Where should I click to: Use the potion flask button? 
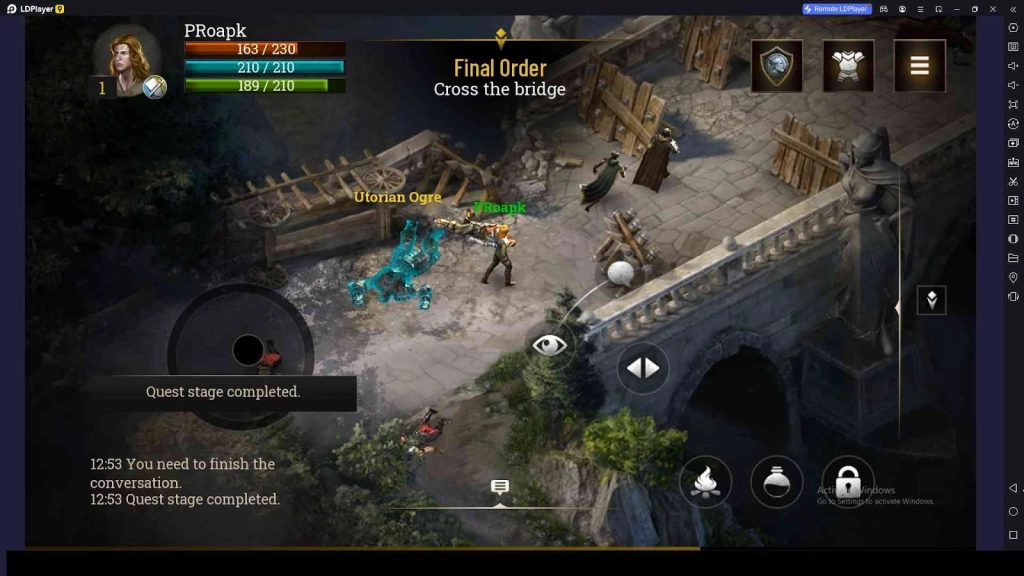[x=776, y=481]
